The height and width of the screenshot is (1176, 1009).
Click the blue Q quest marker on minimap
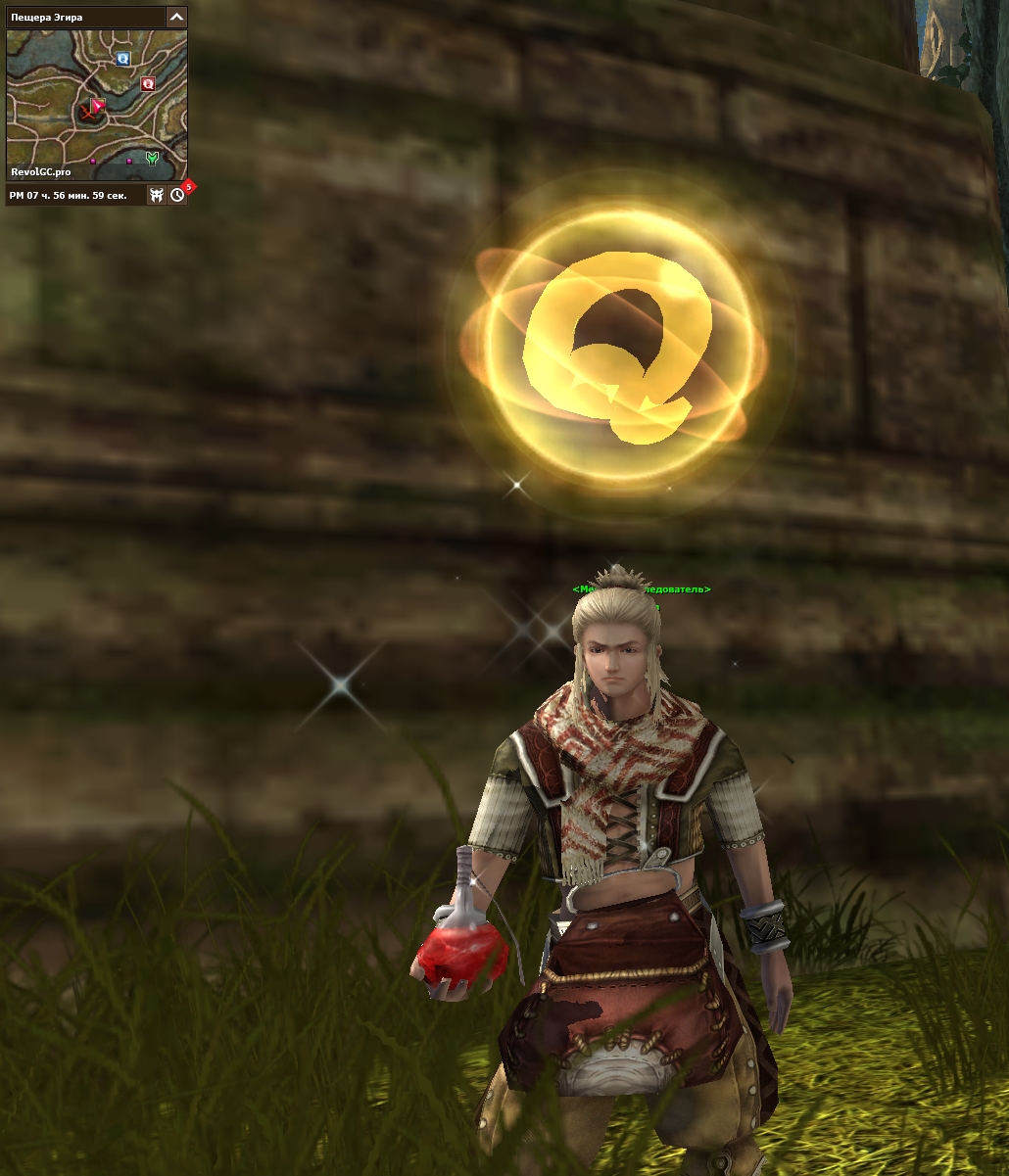pos(122,59)
